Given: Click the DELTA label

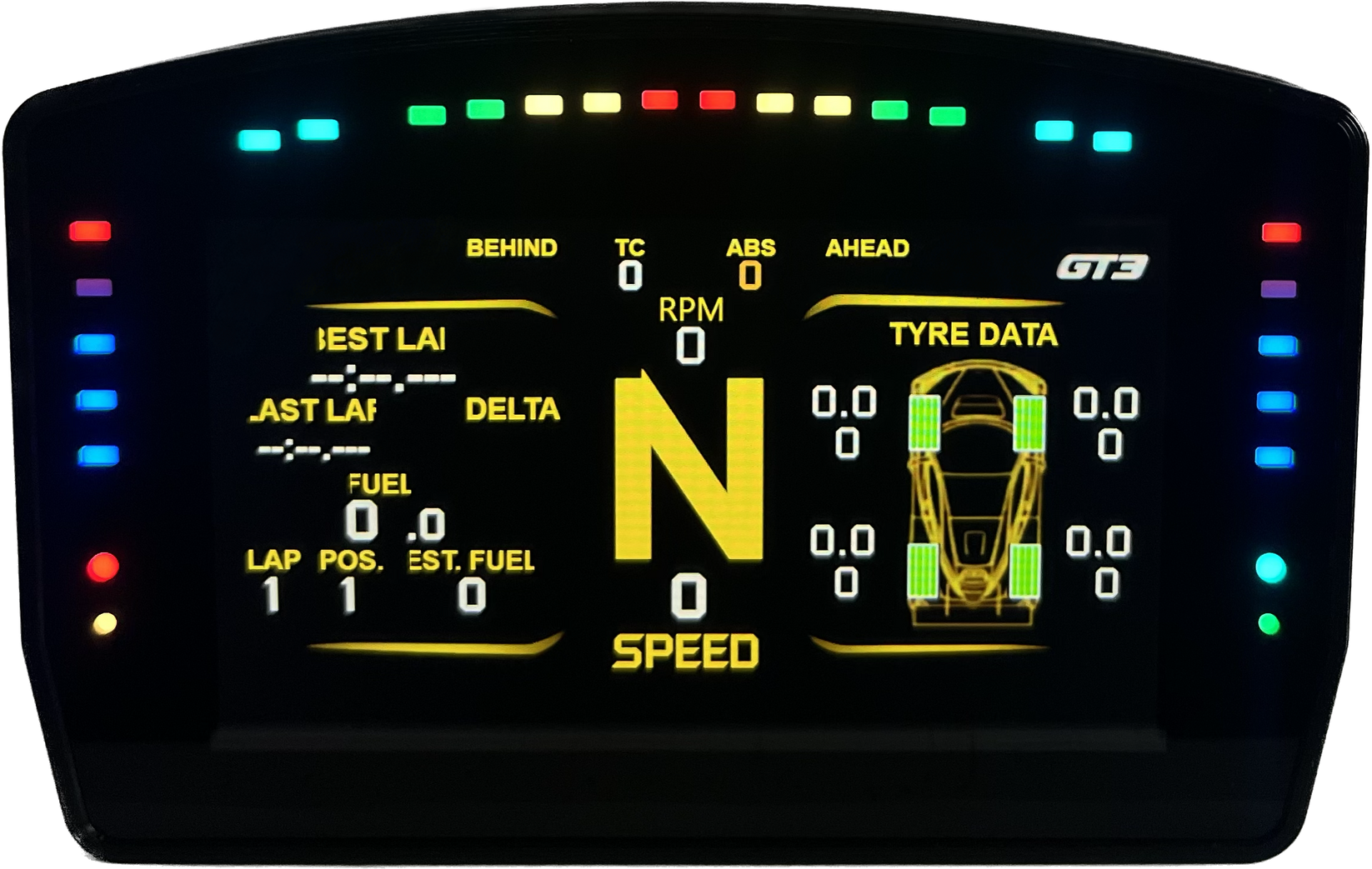Looking at the screenshot, I should pyautogui.click(x=513, y=410).
